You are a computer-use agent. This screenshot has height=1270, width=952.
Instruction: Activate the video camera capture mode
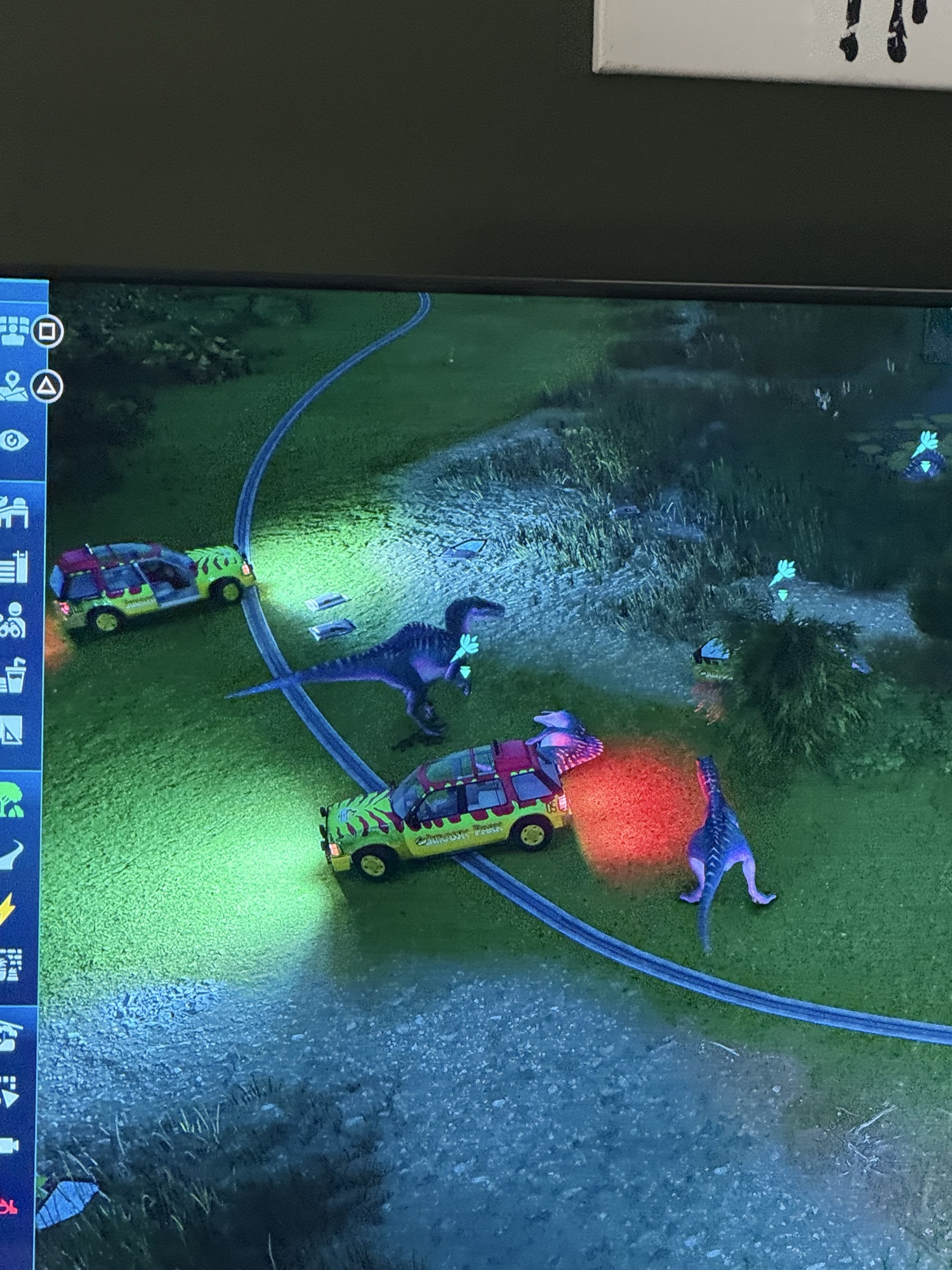pos(8,1147)
